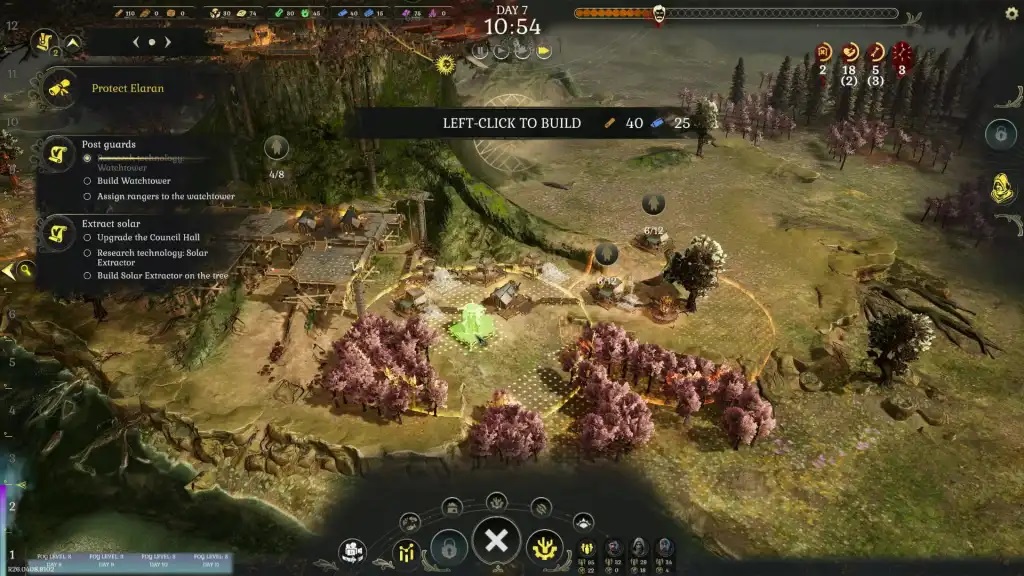Open the settings gear icon
This screenshot has width=1024, height=576.
(x=1011, y=14)
